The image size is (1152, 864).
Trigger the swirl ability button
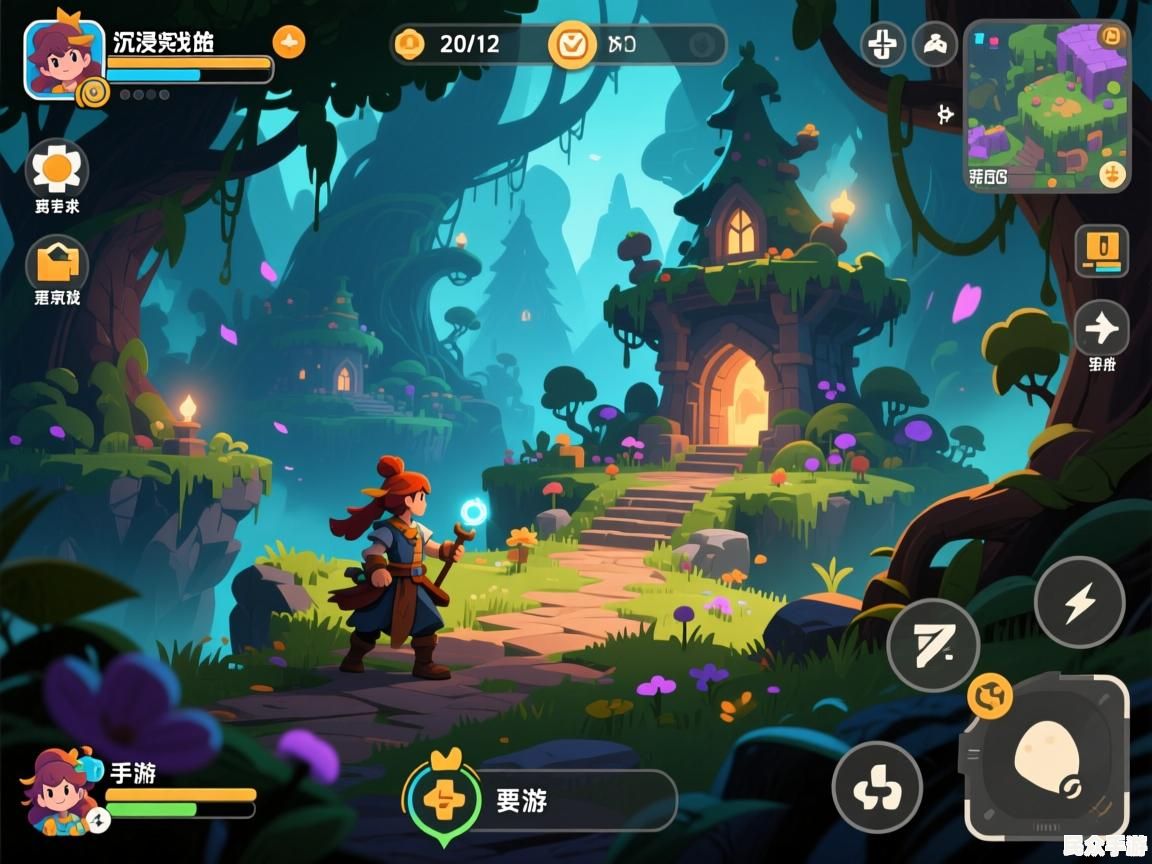coord(877,788)
